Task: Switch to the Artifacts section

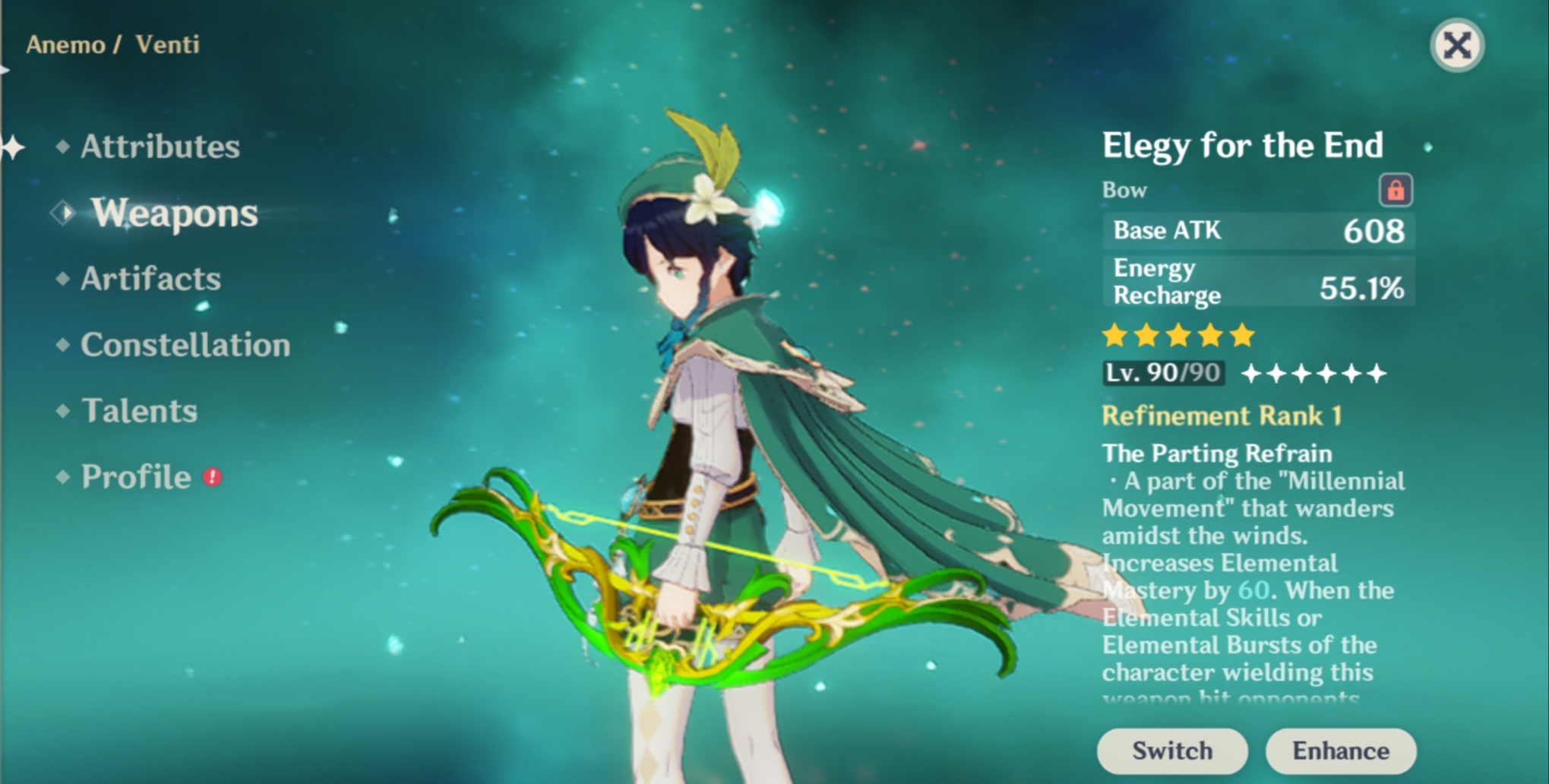Action: 150,278
